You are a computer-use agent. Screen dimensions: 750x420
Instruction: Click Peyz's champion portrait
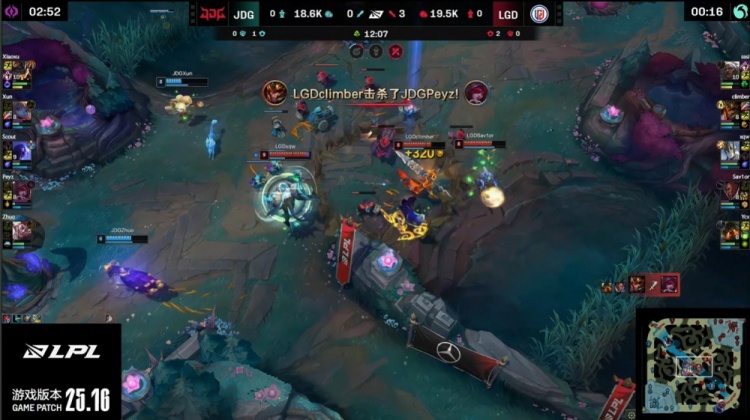(x=22, y=190)
